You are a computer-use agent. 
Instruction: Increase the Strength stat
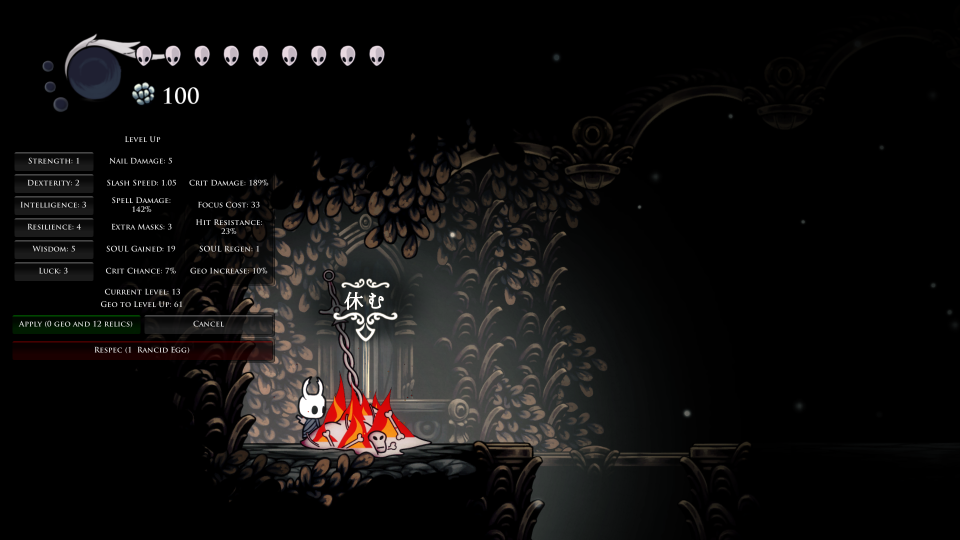coord(54,161)
